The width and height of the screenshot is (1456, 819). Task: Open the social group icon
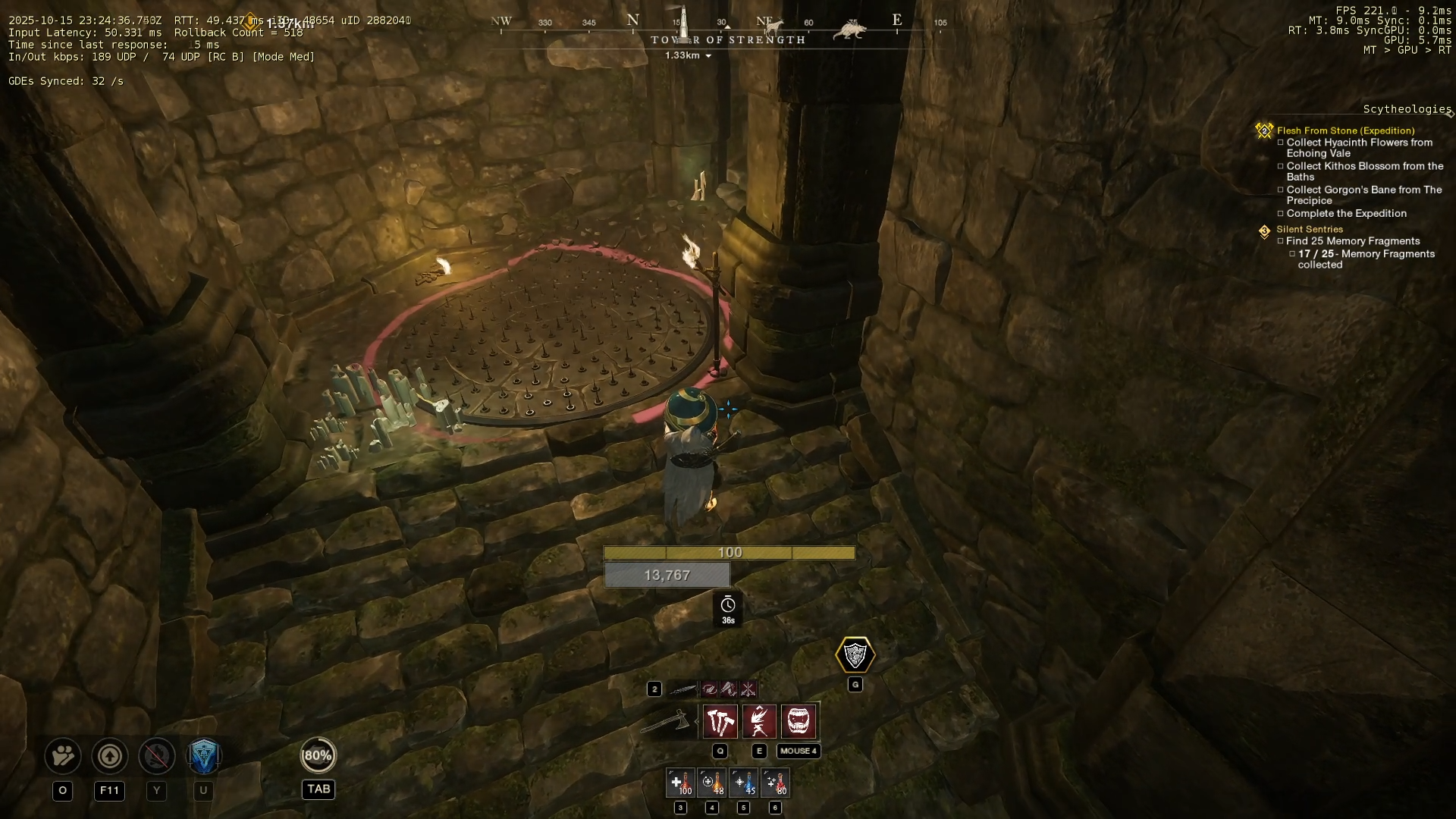[63, 756]
